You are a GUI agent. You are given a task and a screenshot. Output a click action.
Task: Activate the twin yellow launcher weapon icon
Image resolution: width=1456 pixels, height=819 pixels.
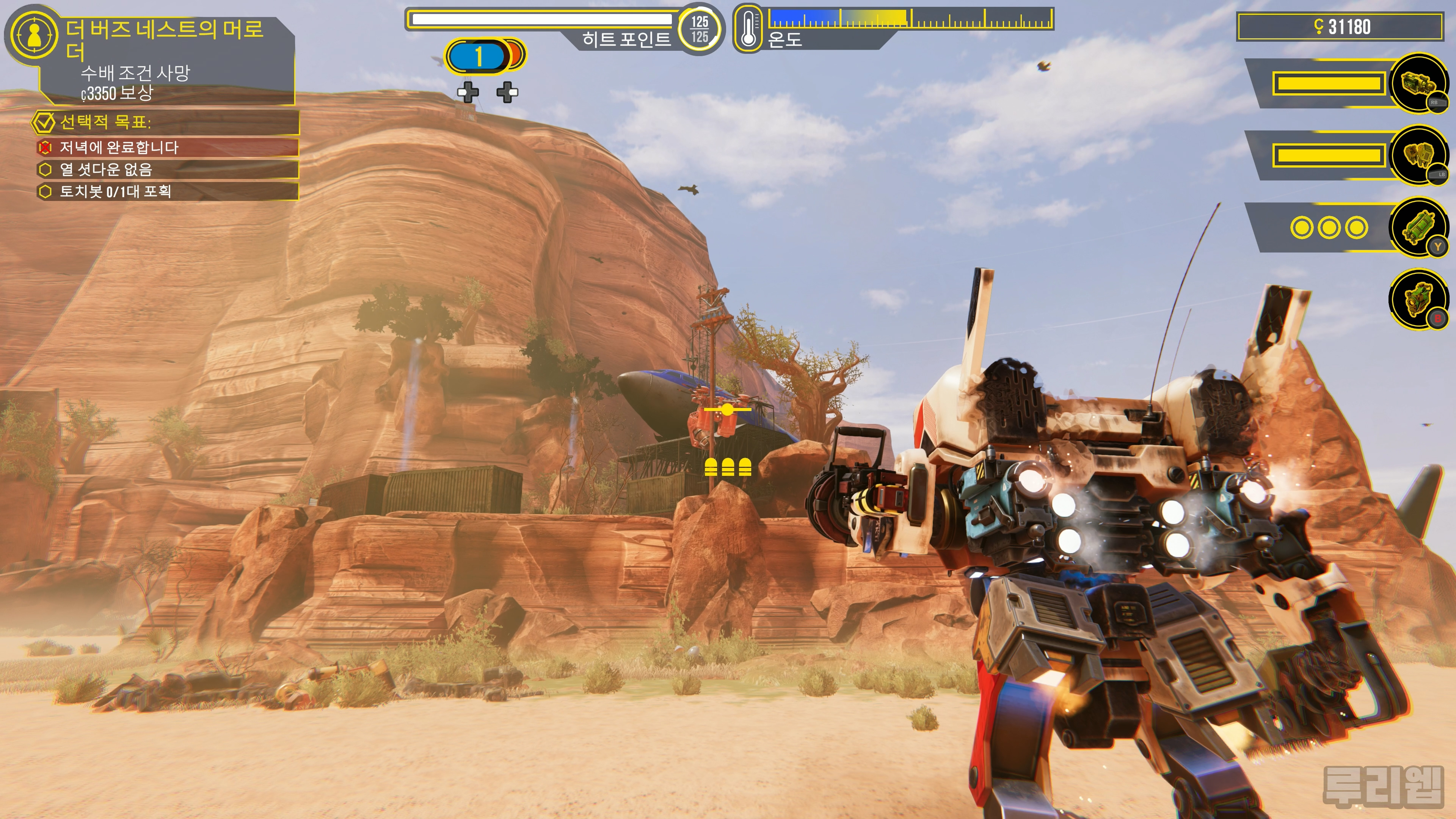(x=1418, y=155)
